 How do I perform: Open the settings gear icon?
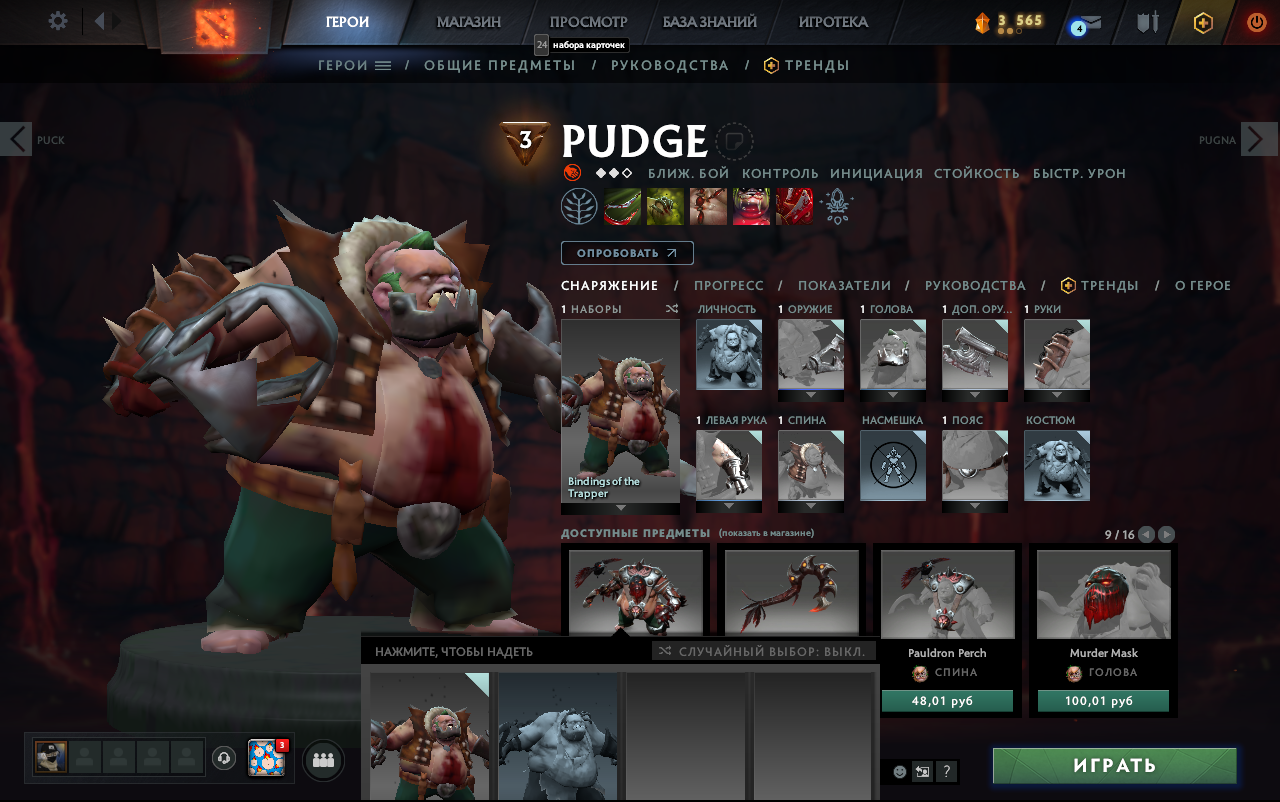(57, 20)
